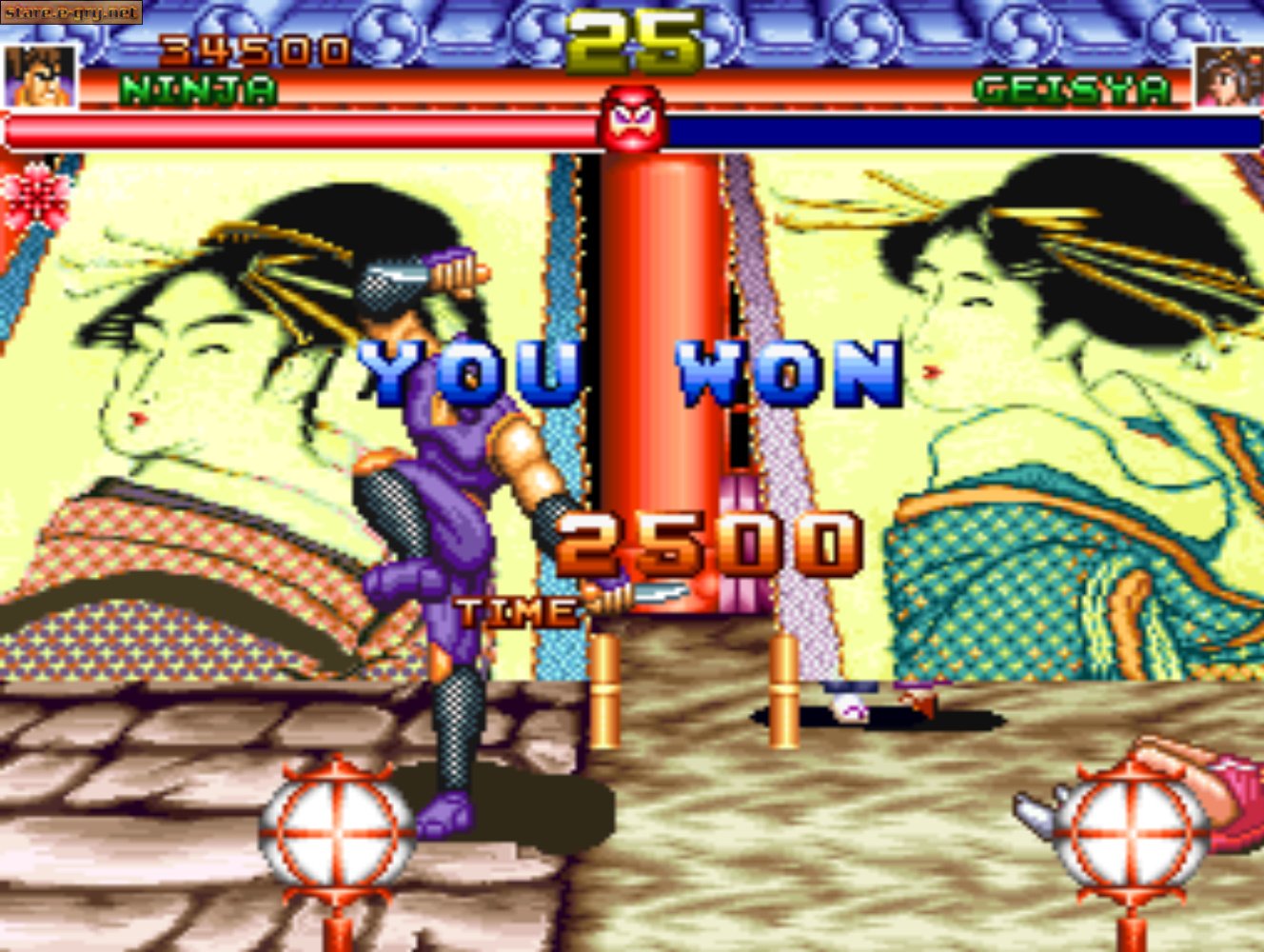Toggle the YOU WON victory banner
The height and width of the screenshot is (952, 1264).
point(628,369)
